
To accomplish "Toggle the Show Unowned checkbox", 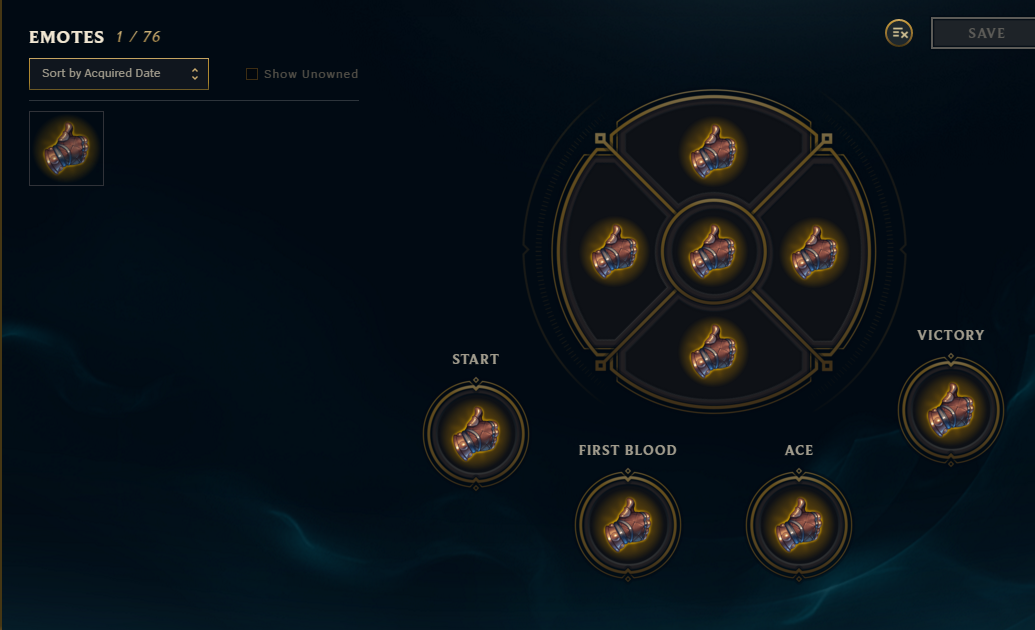I will point(252,74).
